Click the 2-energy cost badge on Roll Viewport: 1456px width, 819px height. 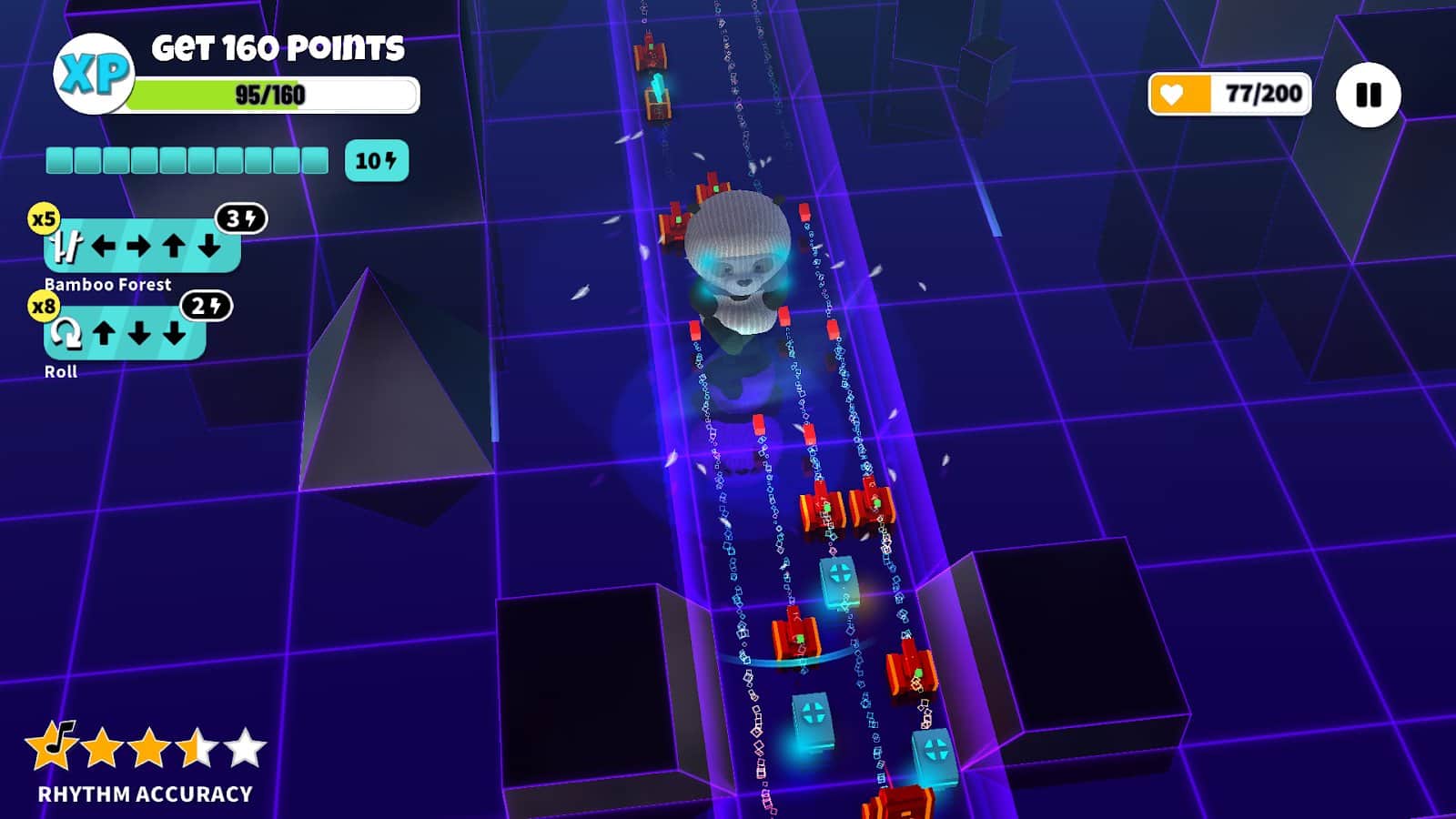pyautogui.click(x=207, y=306)
